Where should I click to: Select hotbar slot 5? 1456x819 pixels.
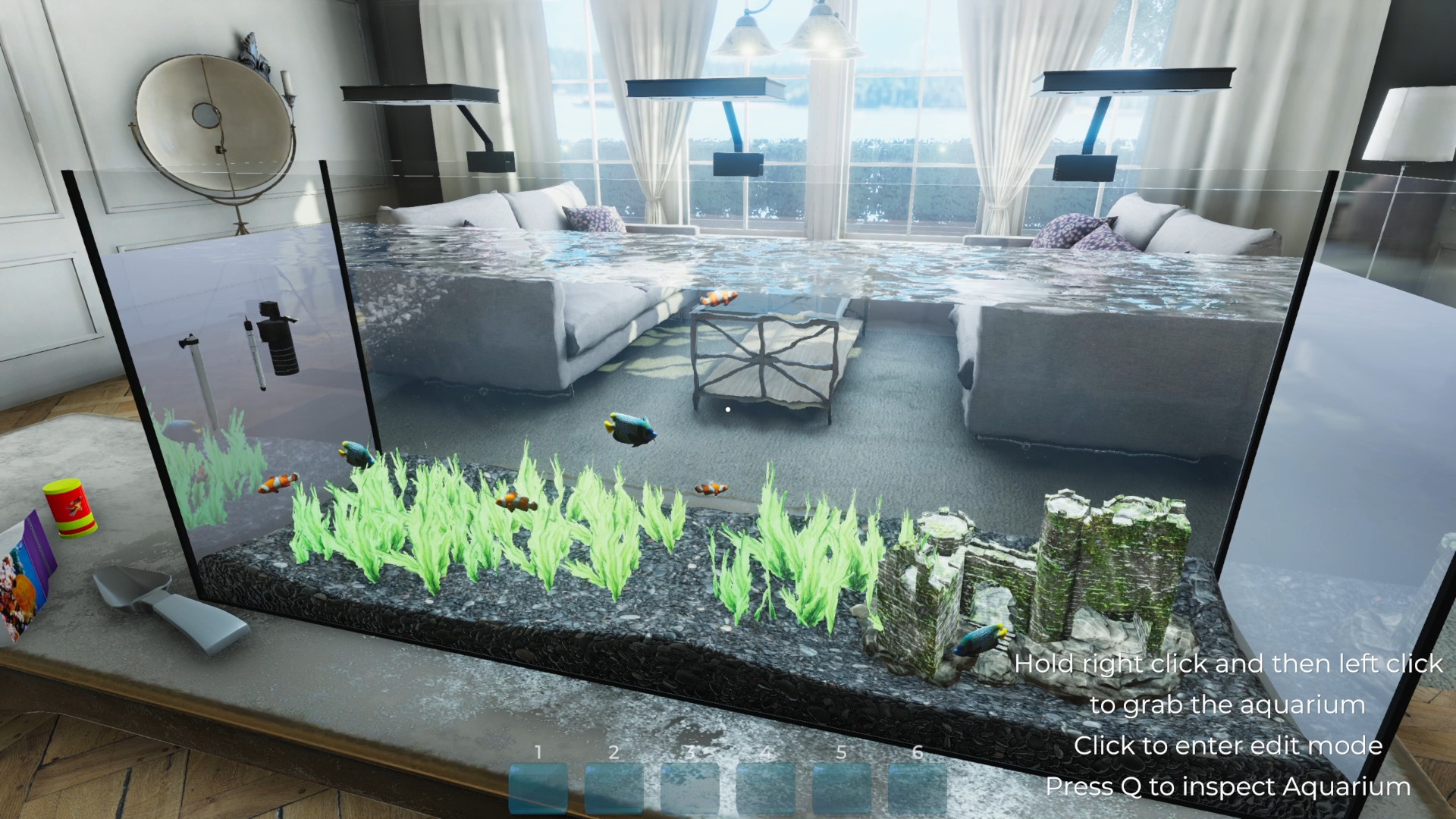tap(843, 789)
